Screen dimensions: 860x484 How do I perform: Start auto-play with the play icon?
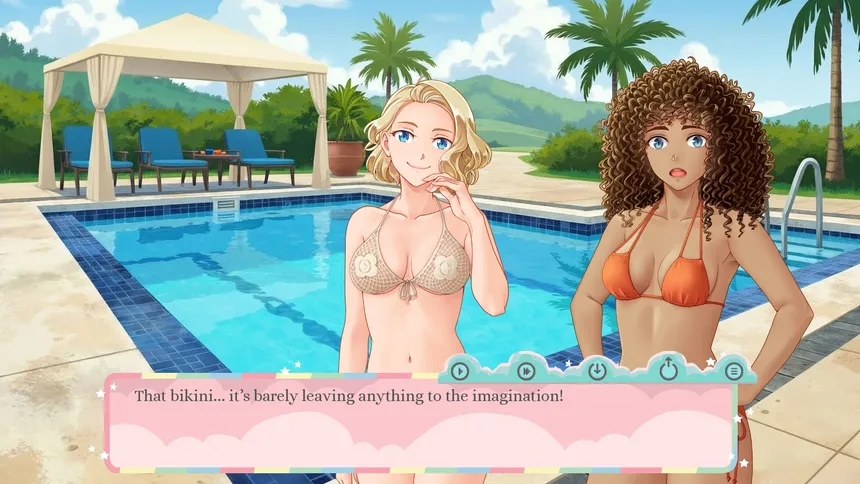click(459, 371)
